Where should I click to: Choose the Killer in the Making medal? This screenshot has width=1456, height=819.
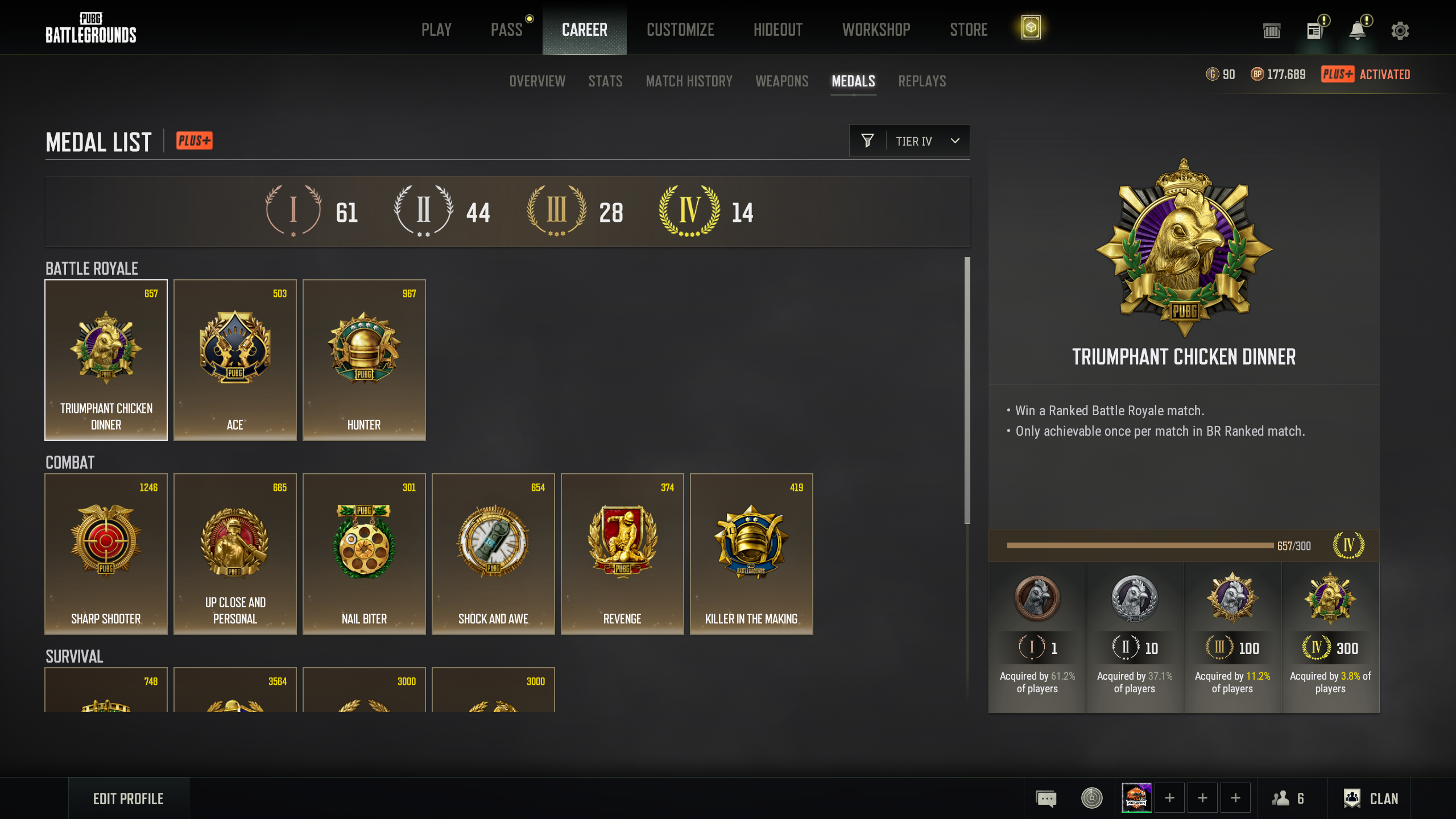point(751,553)
